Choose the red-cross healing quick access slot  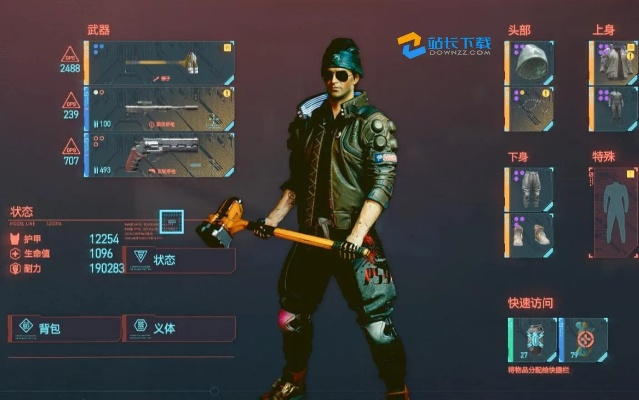(583, 338)
